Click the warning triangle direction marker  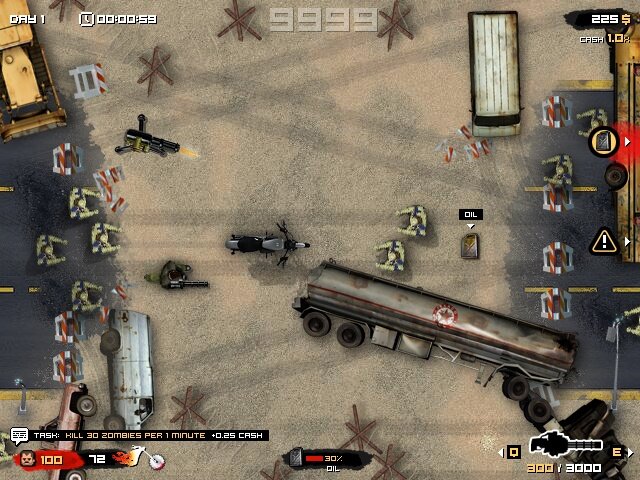click(604, 240)
